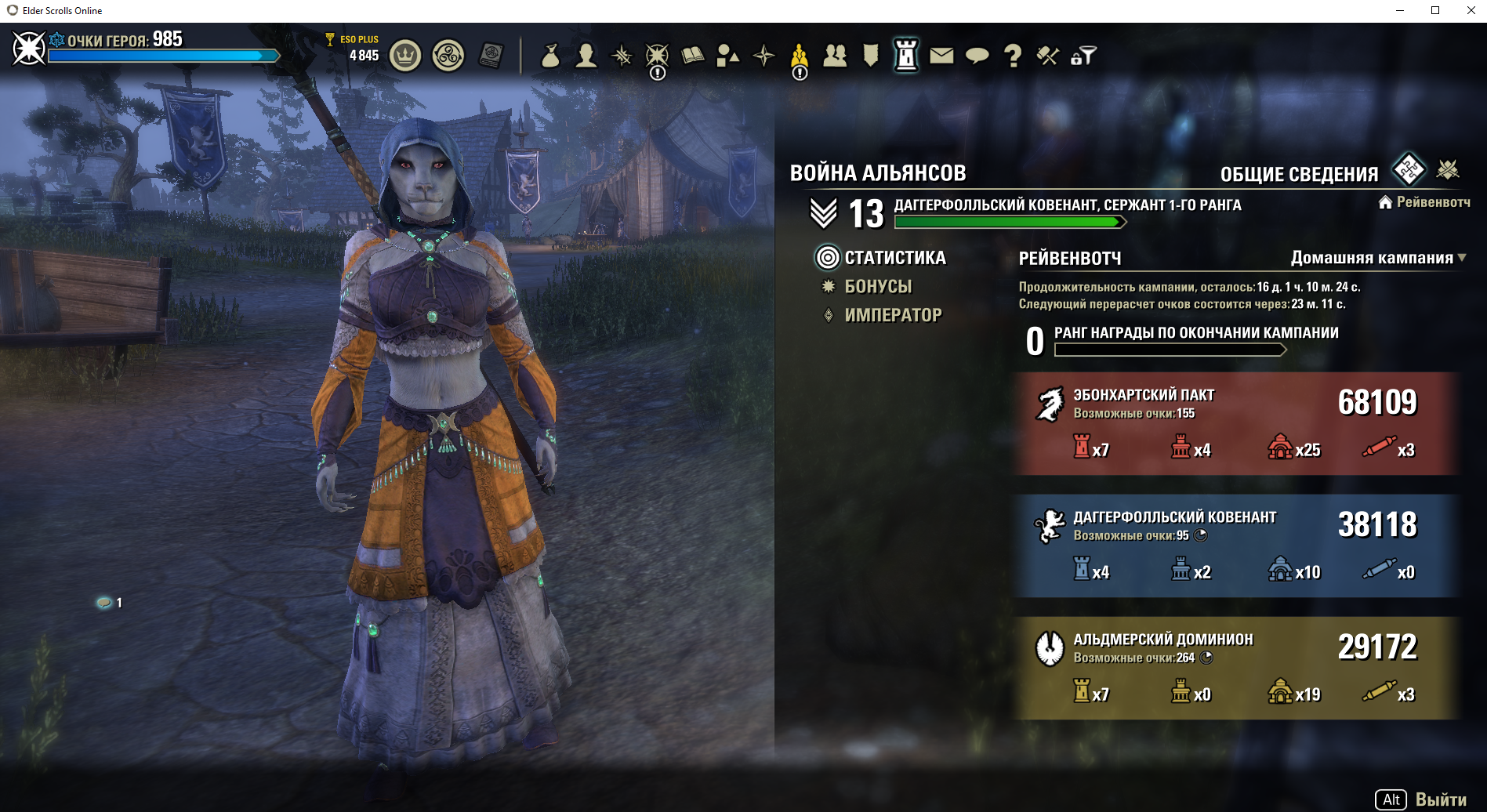Image resolution: width=1487 pixels, height=812 pixels.
Task: Open the contacts two-heads icon
Action: point(835,56)
